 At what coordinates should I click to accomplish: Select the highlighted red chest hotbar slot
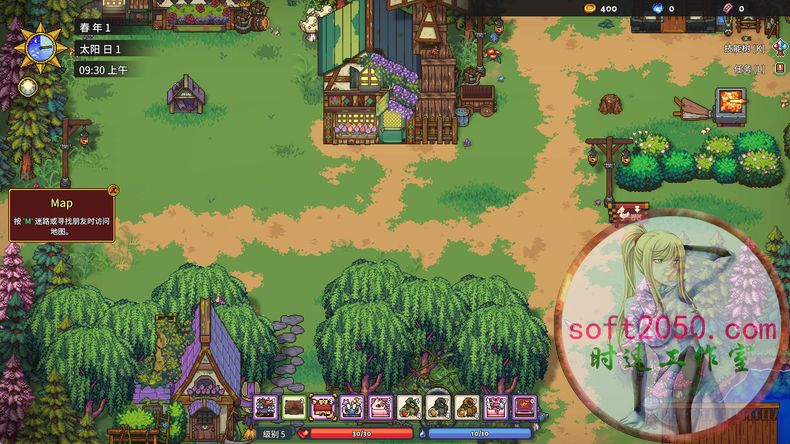[x=322, y=407]
